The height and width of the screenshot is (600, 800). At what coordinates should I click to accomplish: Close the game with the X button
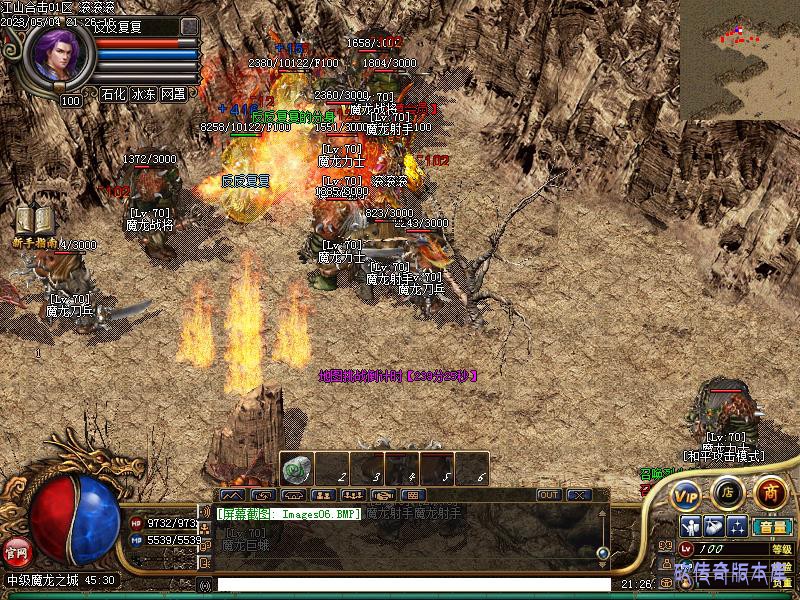577,495
